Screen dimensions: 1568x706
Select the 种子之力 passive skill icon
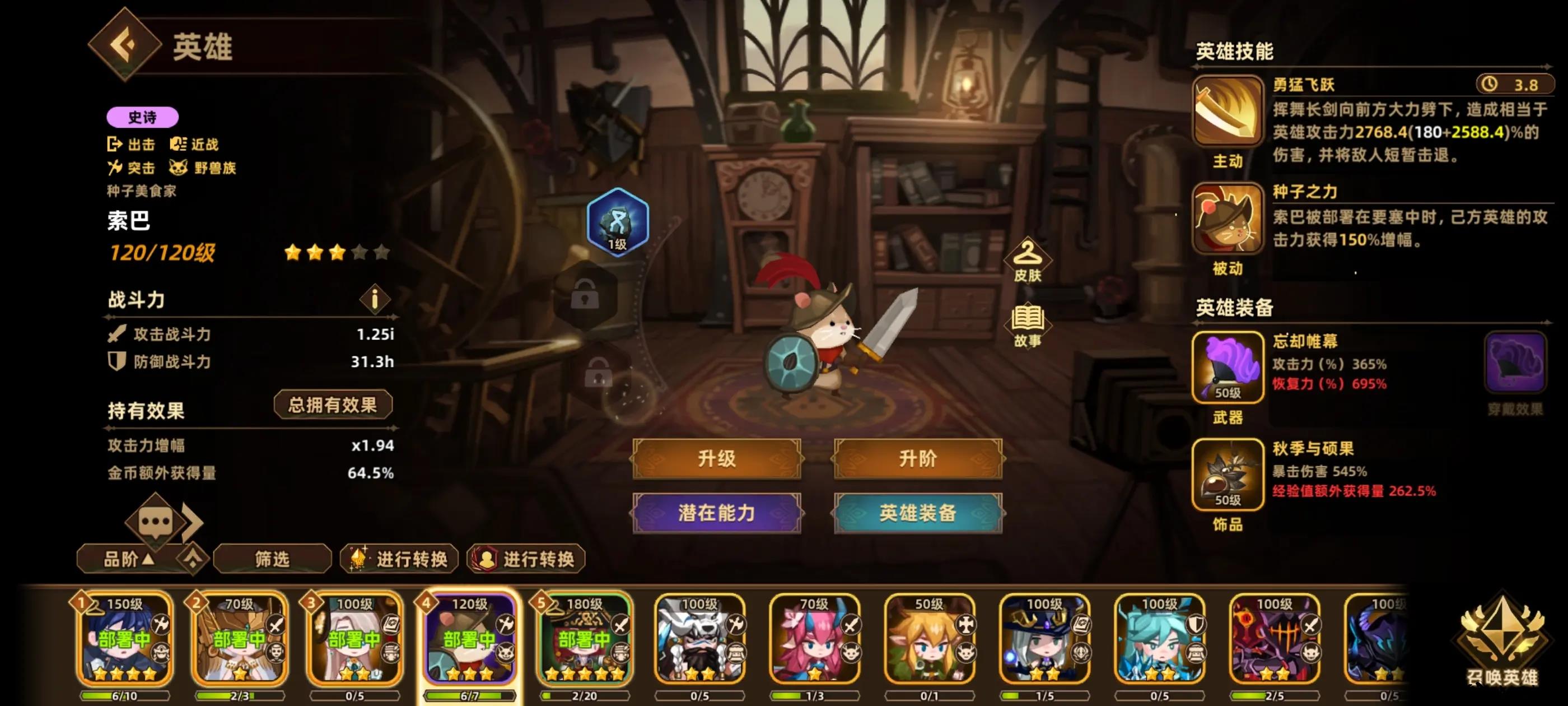tap(1227, 219)
